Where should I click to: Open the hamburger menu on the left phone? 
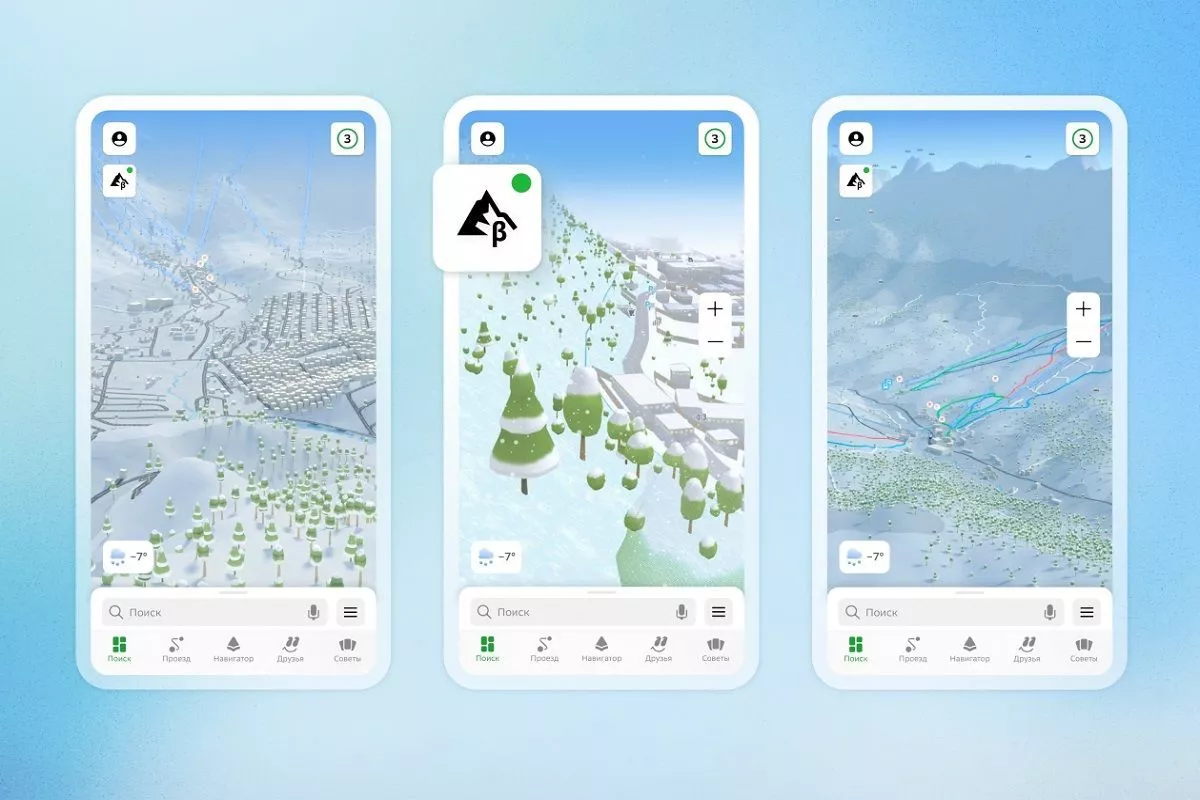[350, 612]
